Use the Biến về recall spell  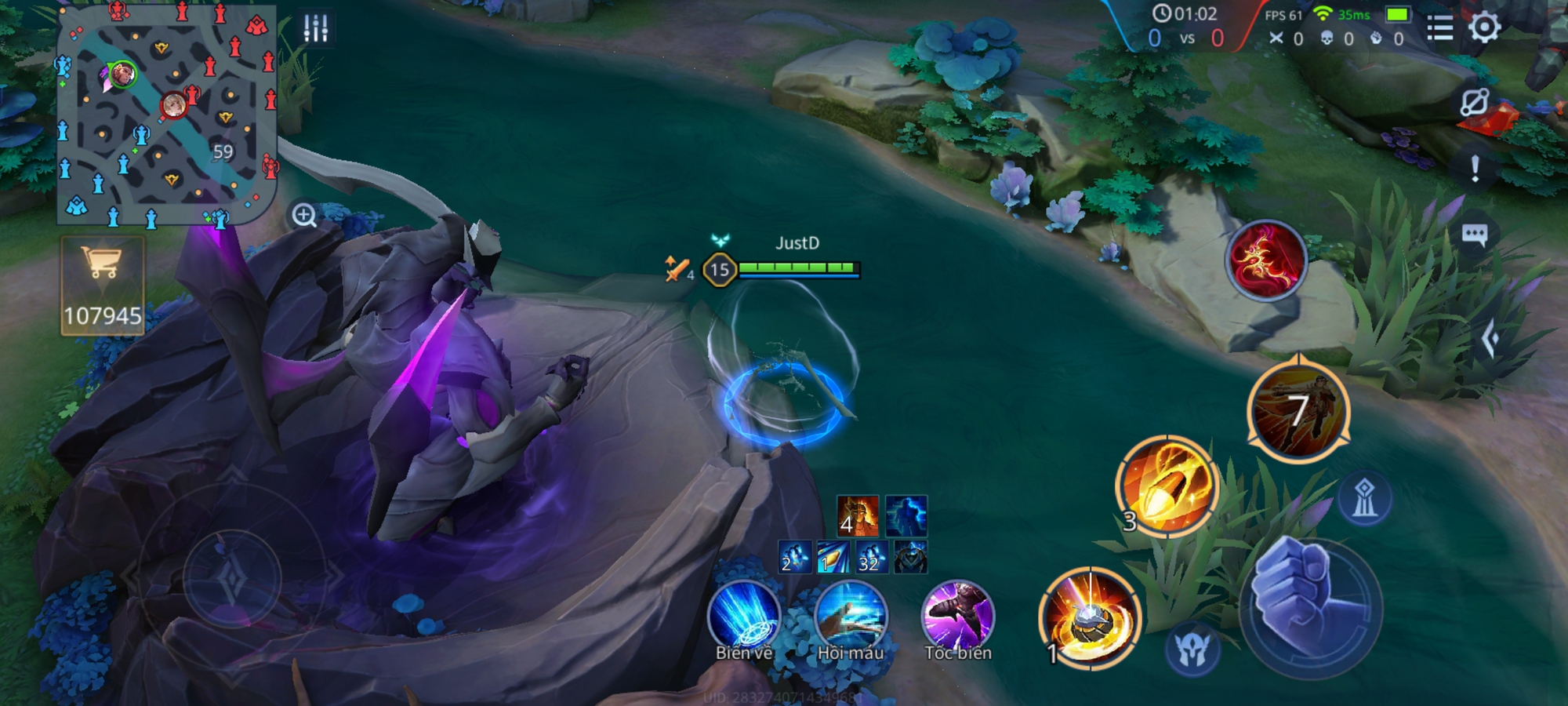pyautogui.click(x=743, y=617)
